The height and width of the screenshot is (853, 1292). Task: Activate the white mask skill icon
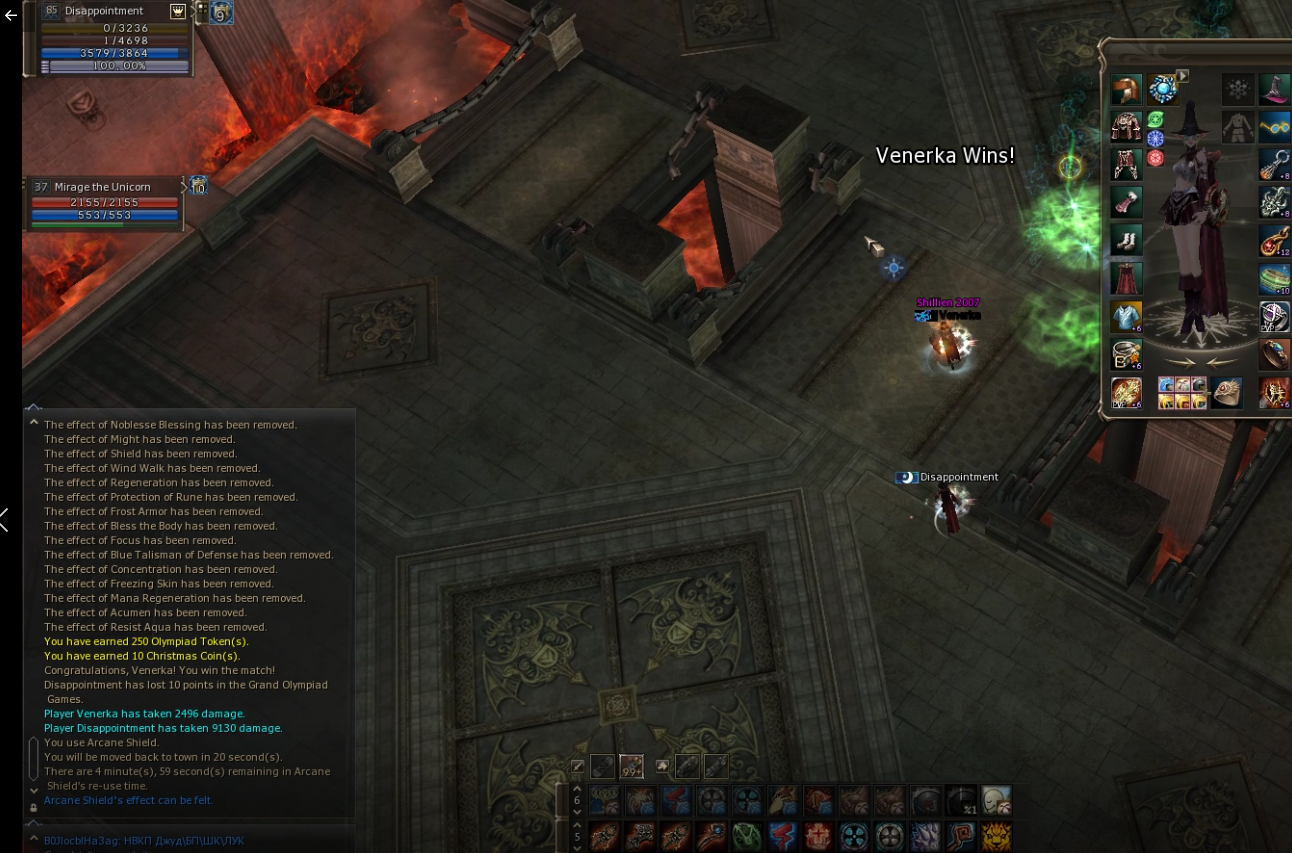tap(996, 800)
